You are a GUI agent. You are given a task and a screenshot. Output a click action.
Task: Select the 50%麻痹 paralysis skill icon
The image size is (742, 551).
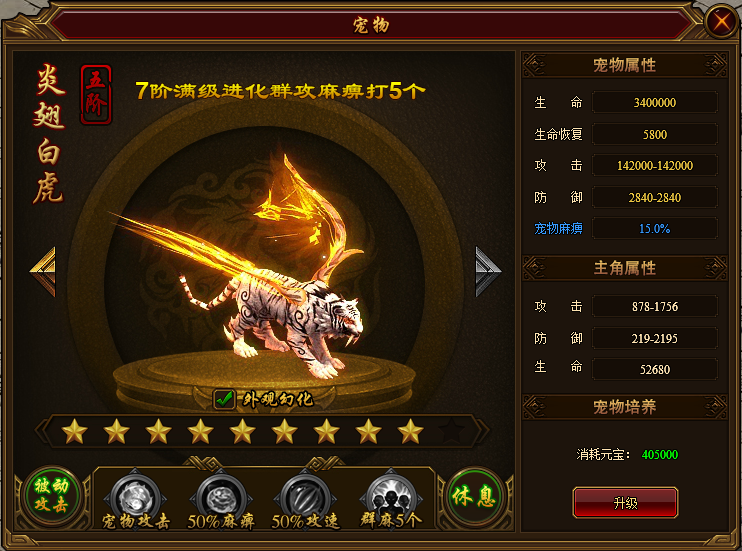pos(219,492)
